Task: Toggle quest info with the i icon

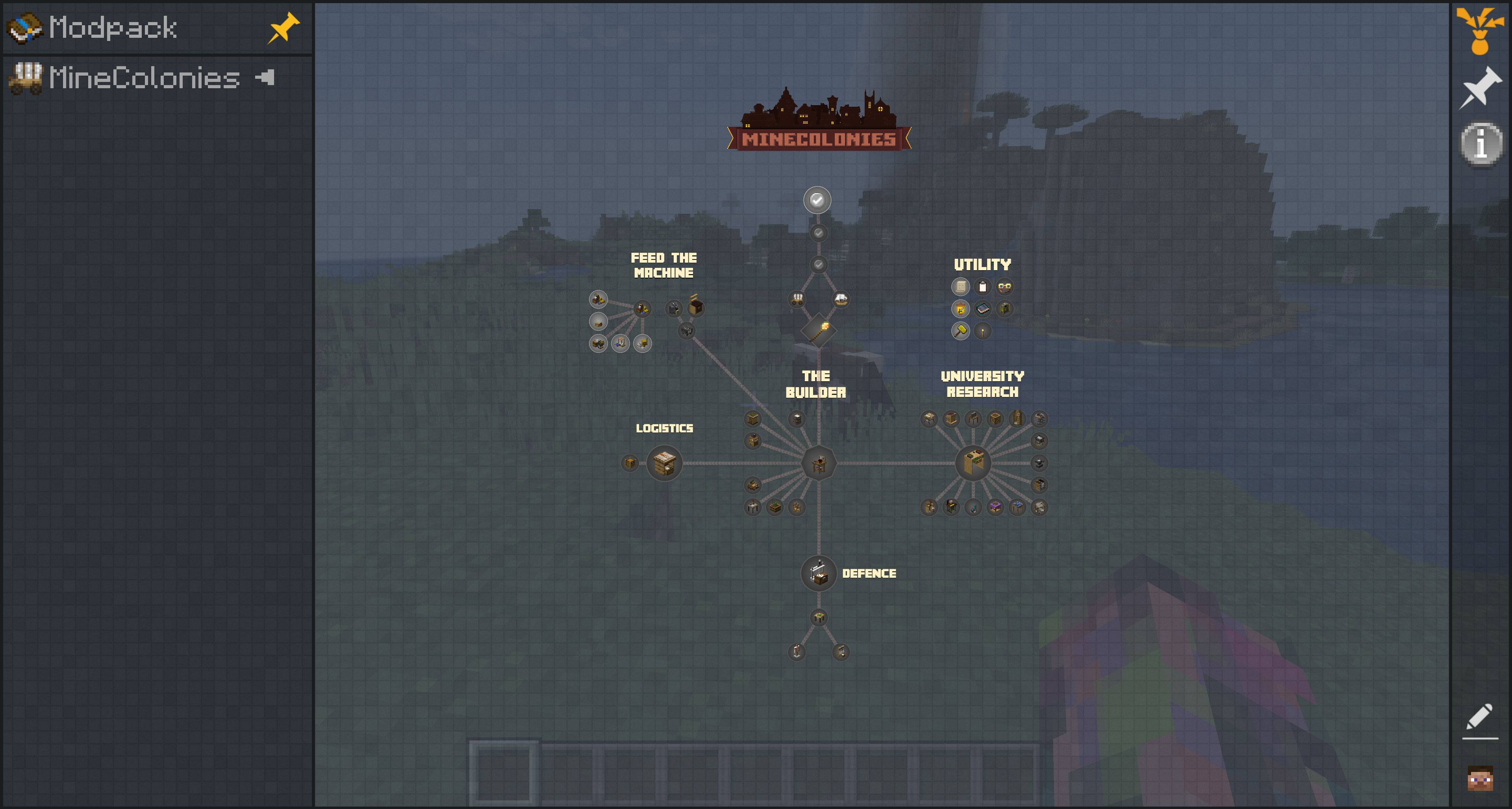Action: point(1481,143)
